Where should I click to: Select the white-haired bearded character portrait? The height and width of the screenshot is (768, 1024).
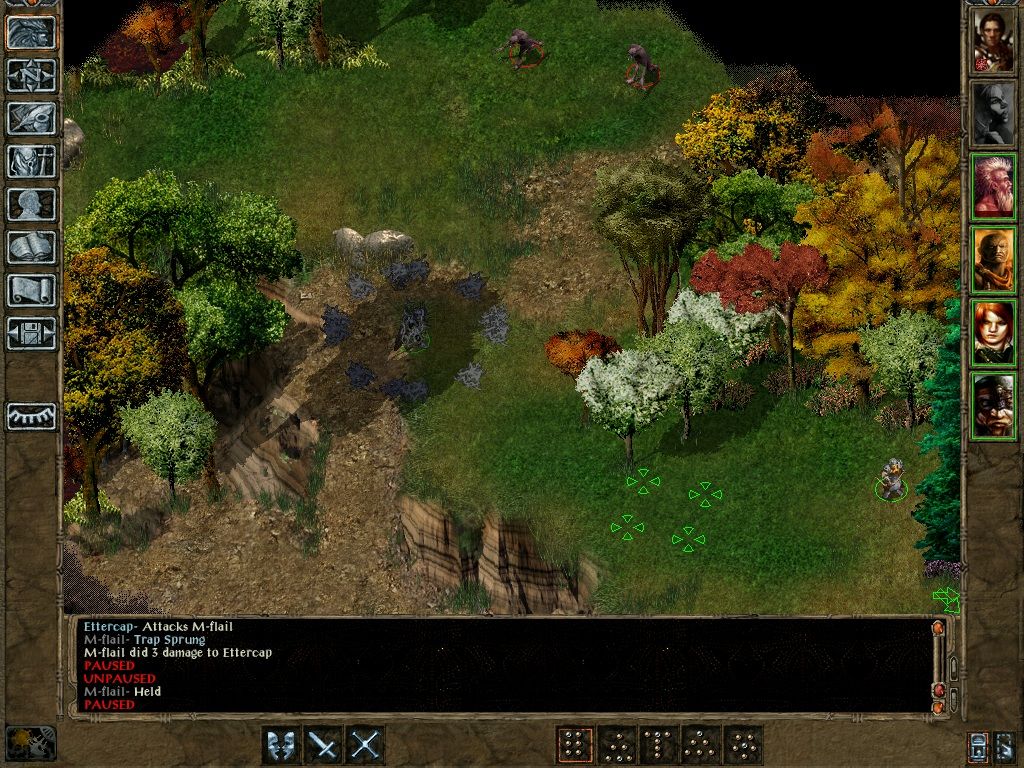coord(994,186)
